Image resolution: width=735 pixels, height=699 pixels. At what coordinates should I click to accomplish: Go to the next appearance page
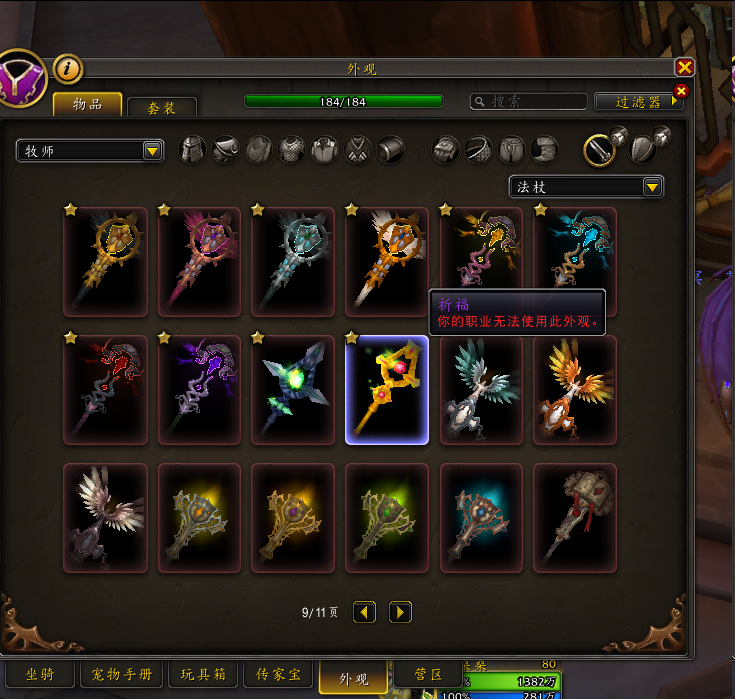(400, 611)
